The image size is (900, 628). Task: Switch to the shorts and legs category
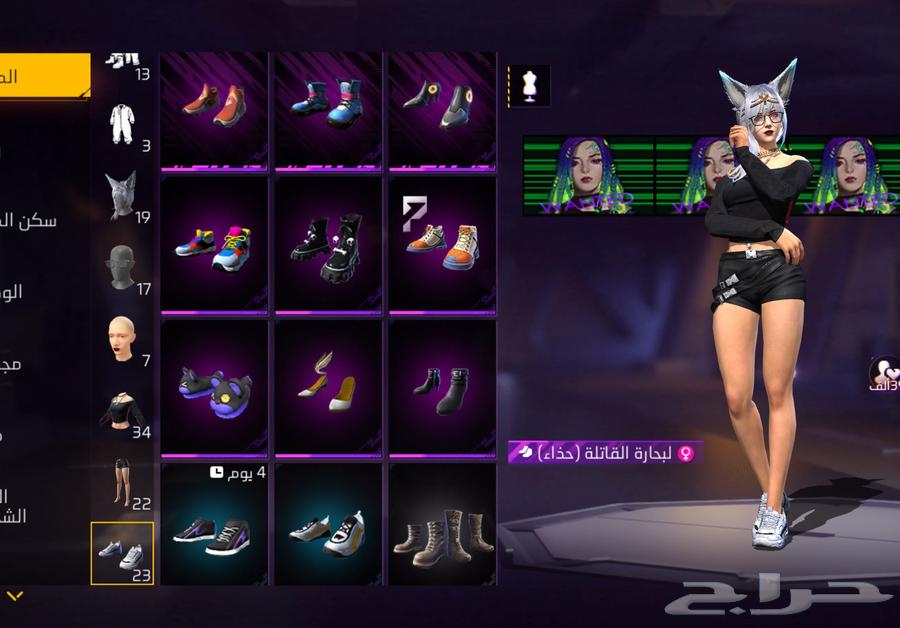click(x=122, y=482)
